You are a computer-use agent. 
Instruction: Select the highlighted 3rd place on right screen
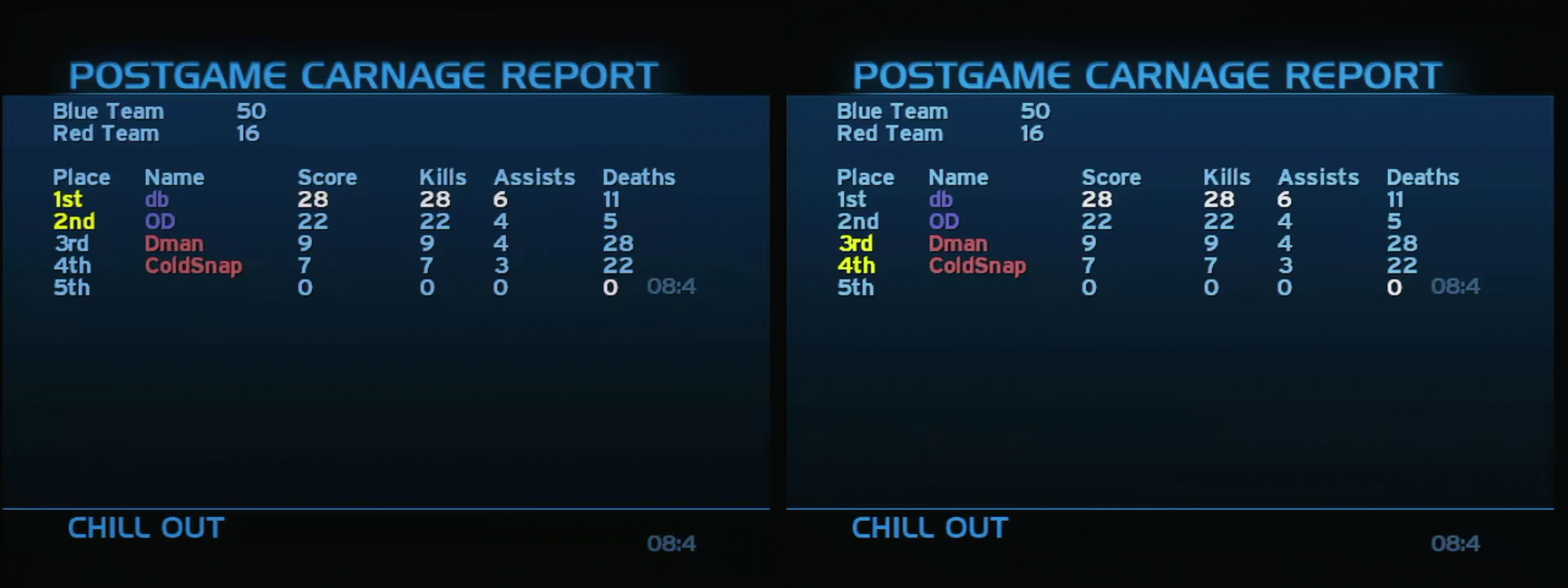[857, 243]
